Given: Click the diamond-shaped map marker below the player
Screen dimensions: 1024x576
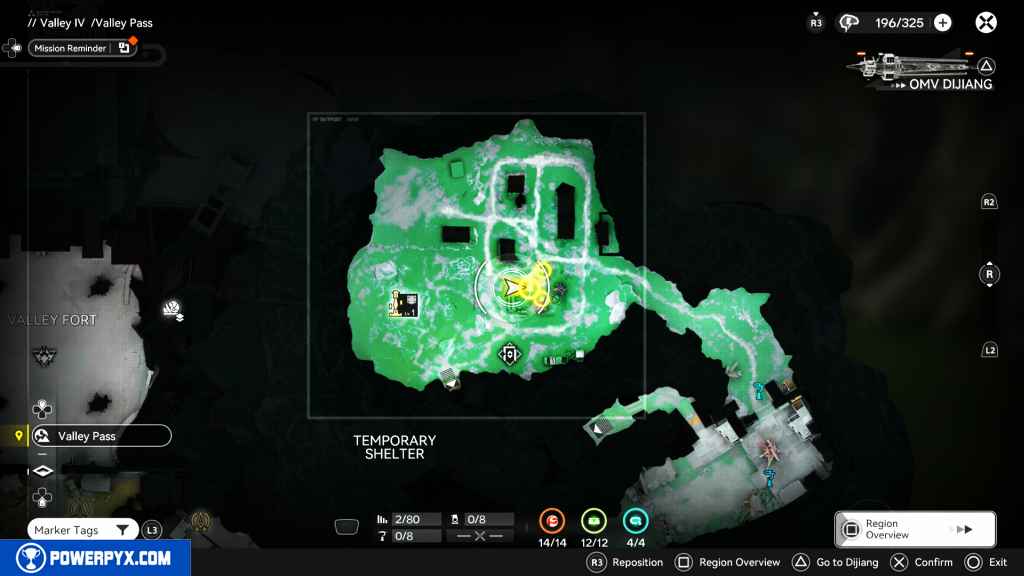Looking at the screenshot, I should pos(510,353).
